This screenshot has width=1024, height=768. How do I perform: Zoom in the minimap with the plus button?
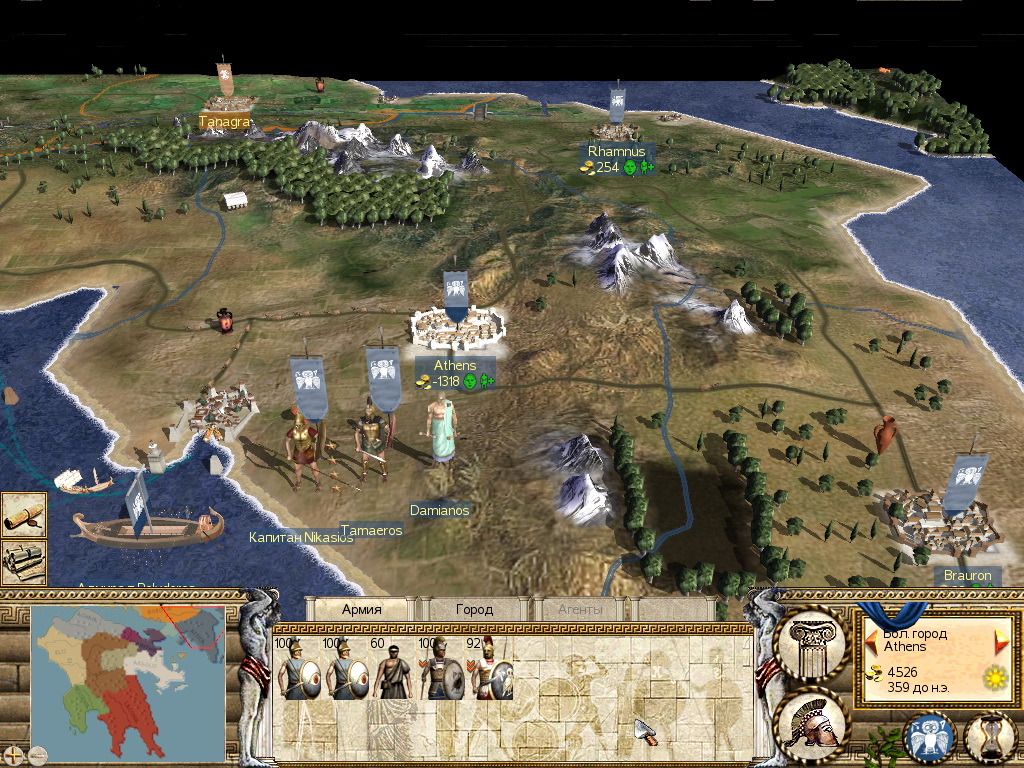click(13, 754)
